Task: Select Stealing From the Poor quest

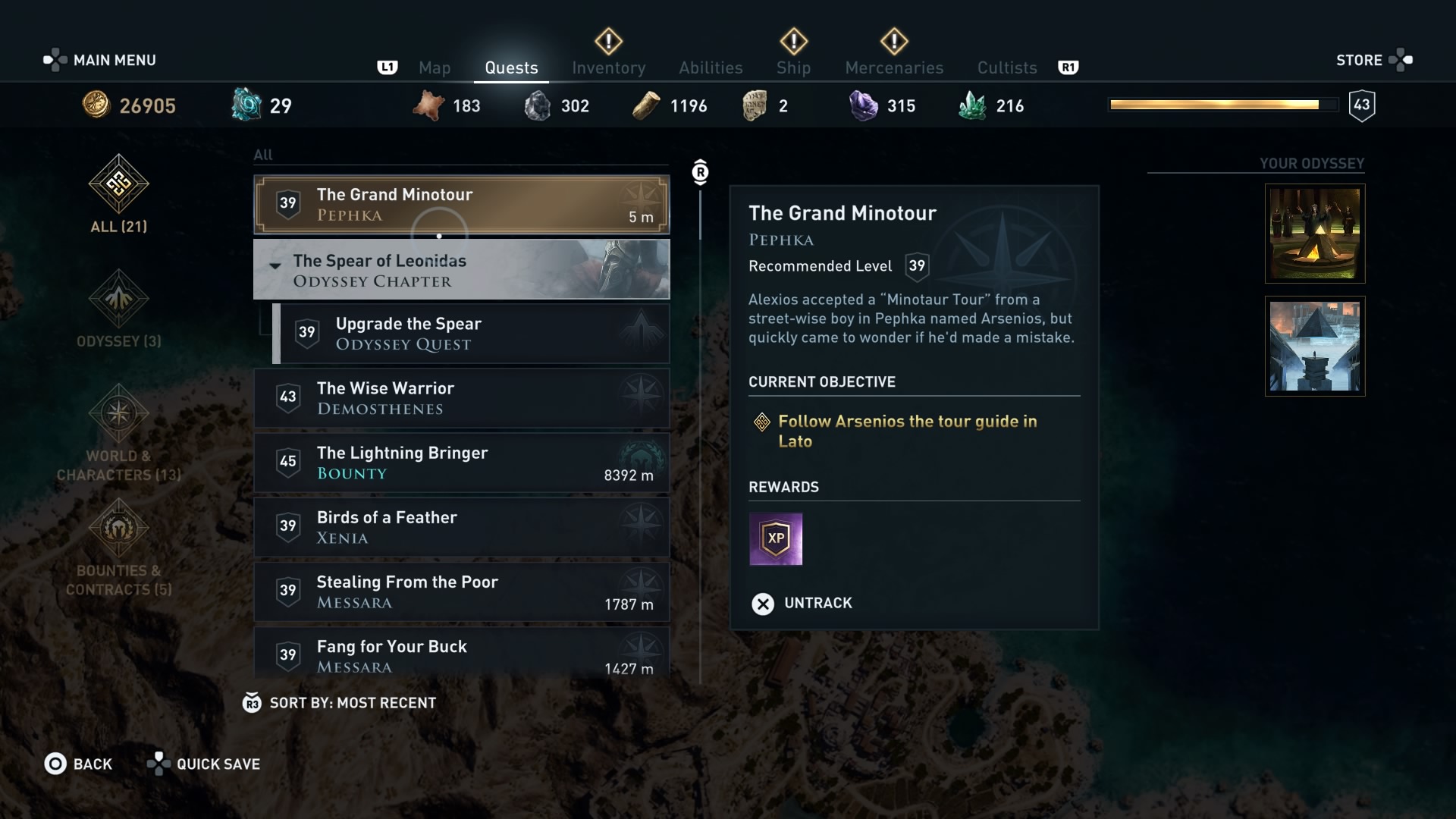Action: 461,591
